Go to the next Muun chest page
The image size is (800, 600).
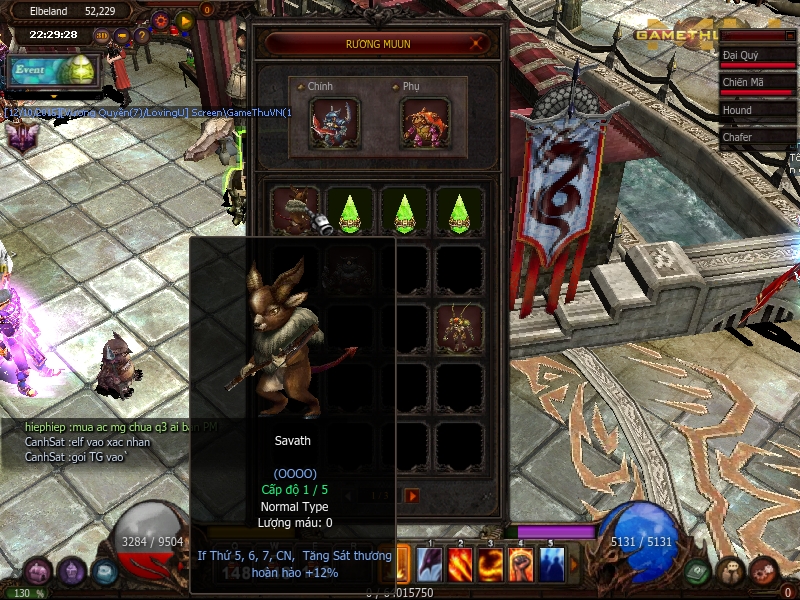412,495
